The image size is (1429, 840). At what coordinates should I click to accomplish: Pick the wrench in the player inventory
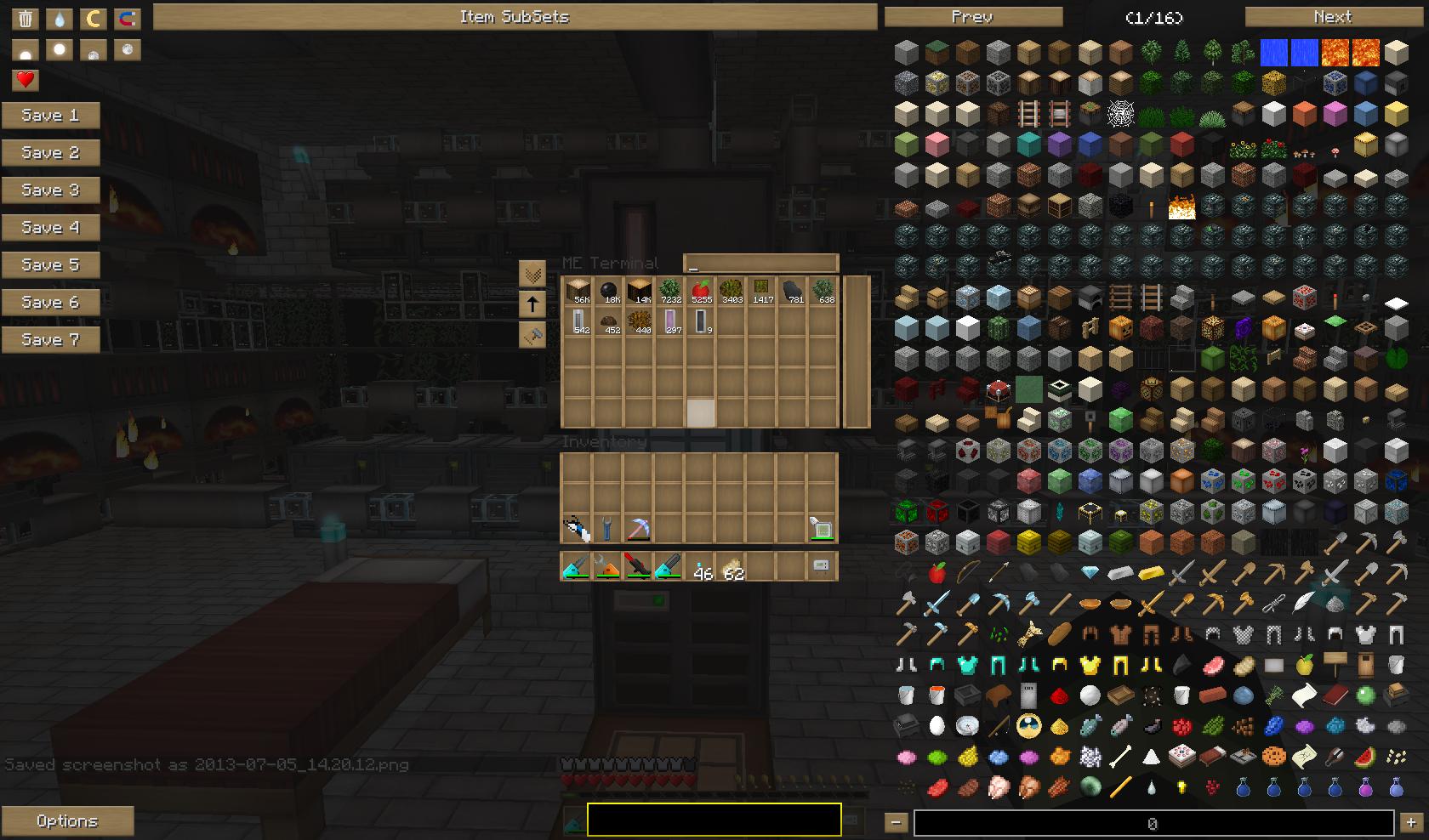607,529
